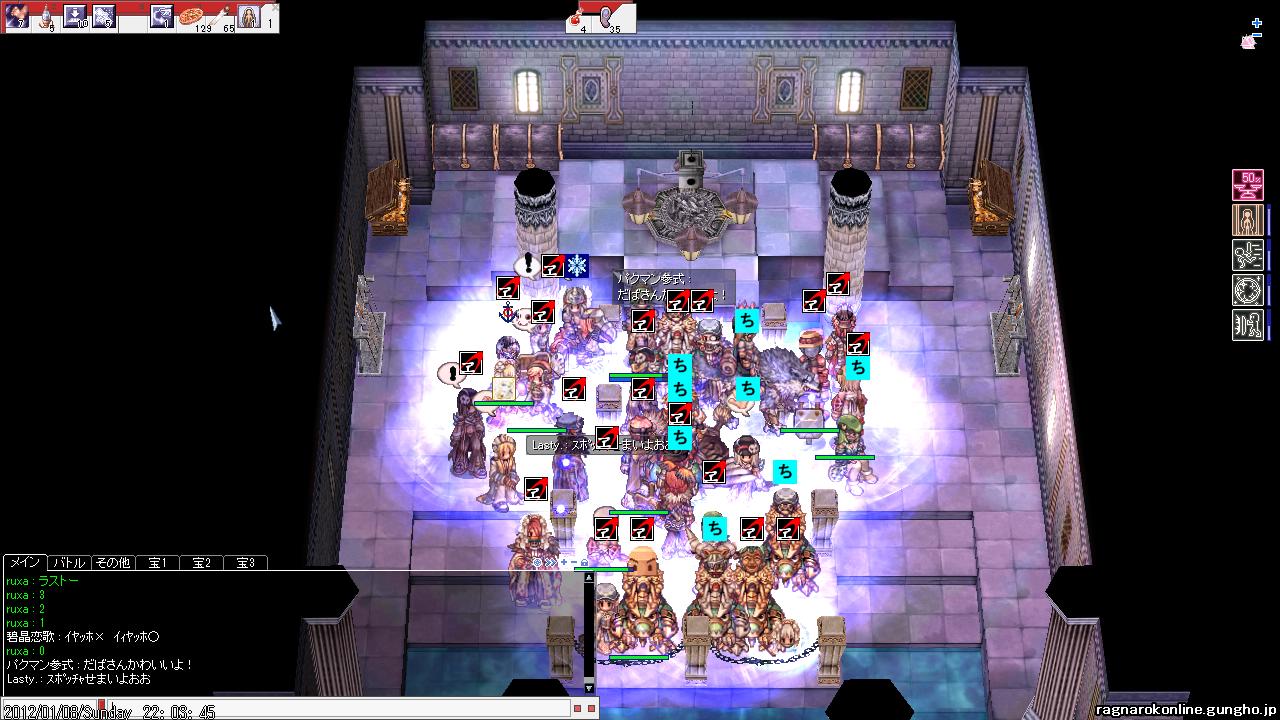Lock the chat window with padlock icon
Screen dimensions: 1280x720
click(584, 563)
